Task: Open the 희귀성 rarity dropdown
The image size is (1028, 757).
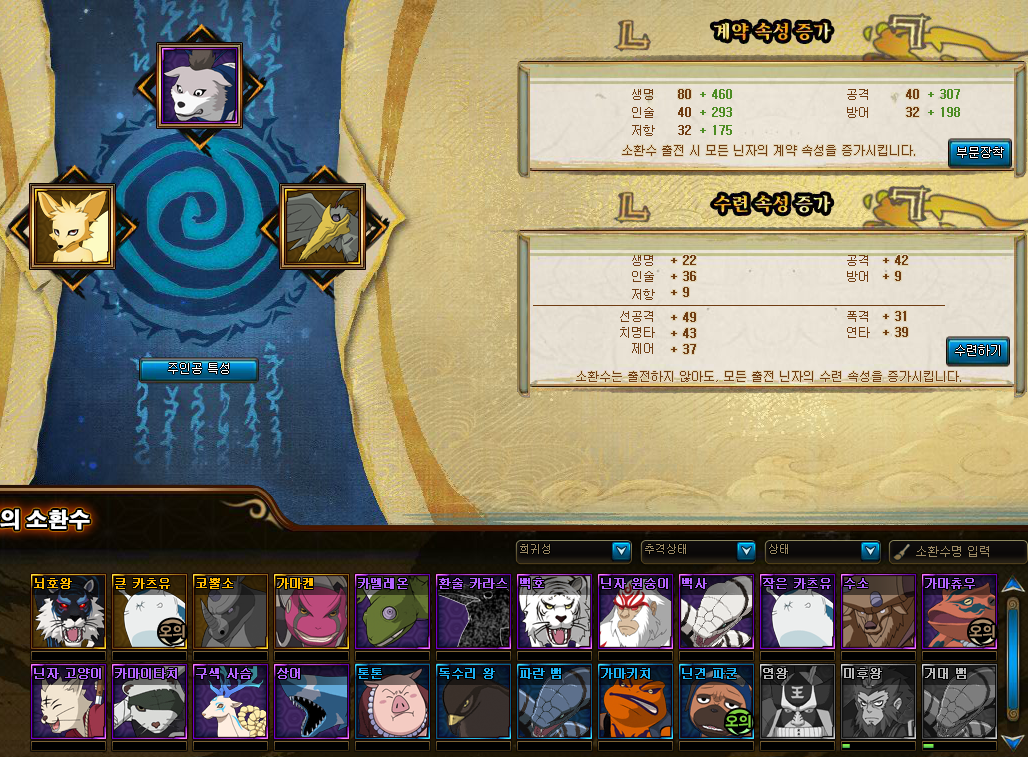Action: 573,550
